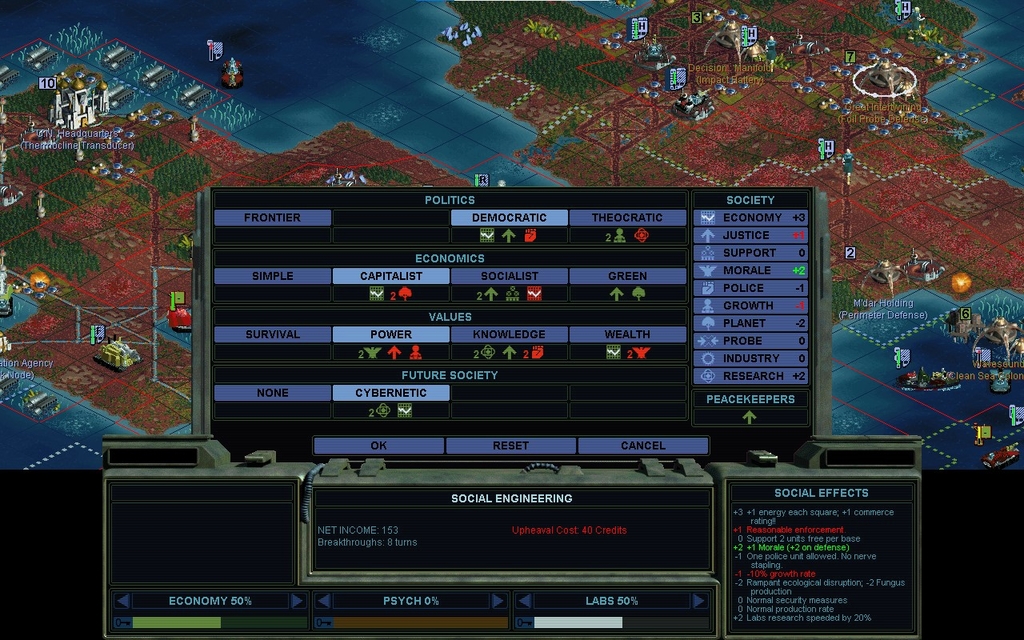The image size is (1024, 640).
Task: Pick Wealth values
Action: coord(627,334)
